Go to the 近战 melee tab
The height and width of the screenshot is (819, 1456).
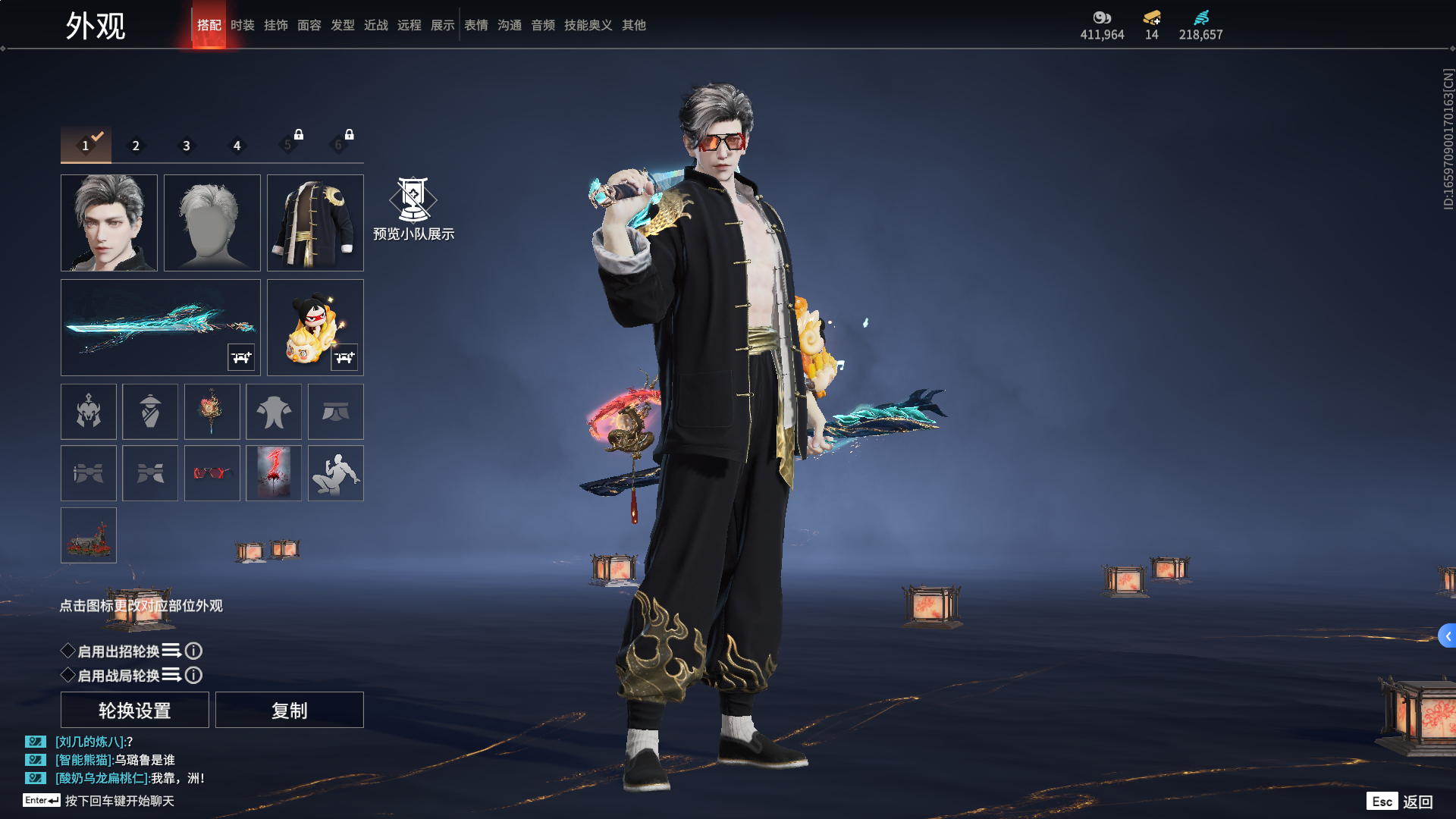point(376,25)
